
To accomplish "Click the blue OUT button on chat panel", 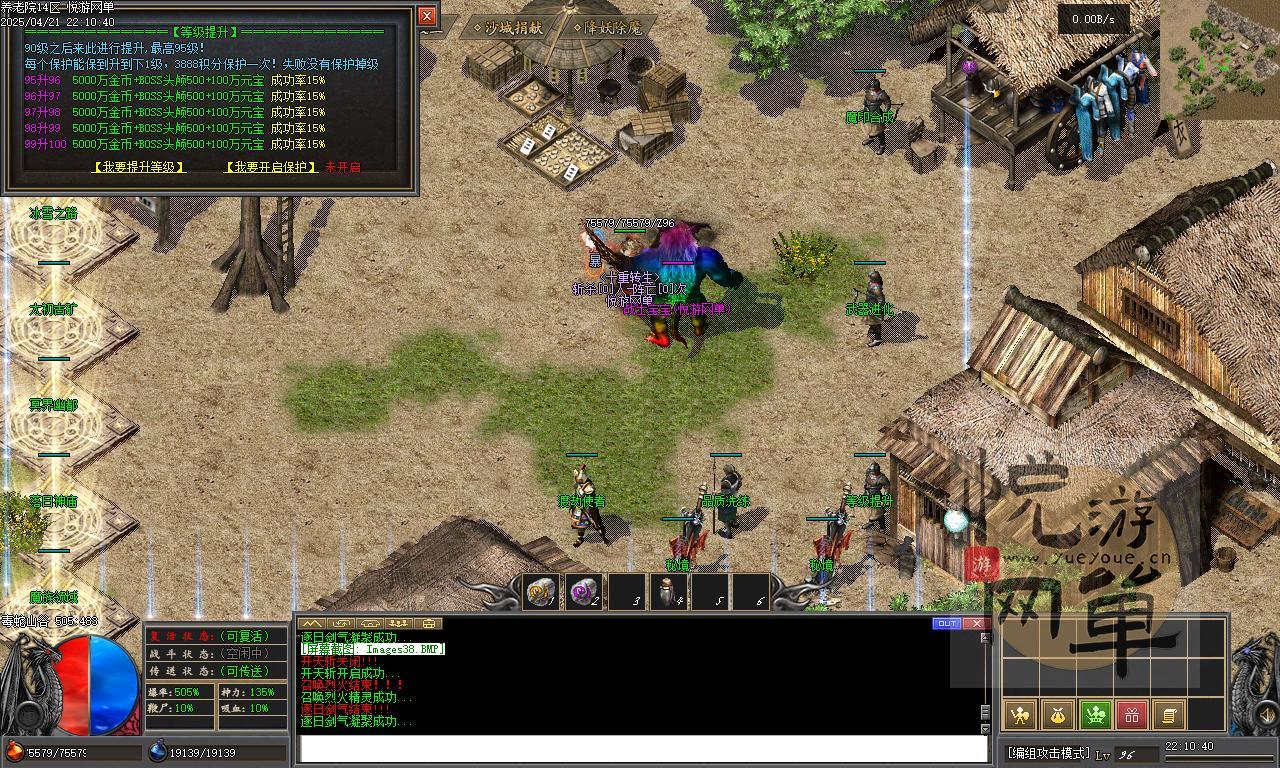I will [x=946, y=623].
